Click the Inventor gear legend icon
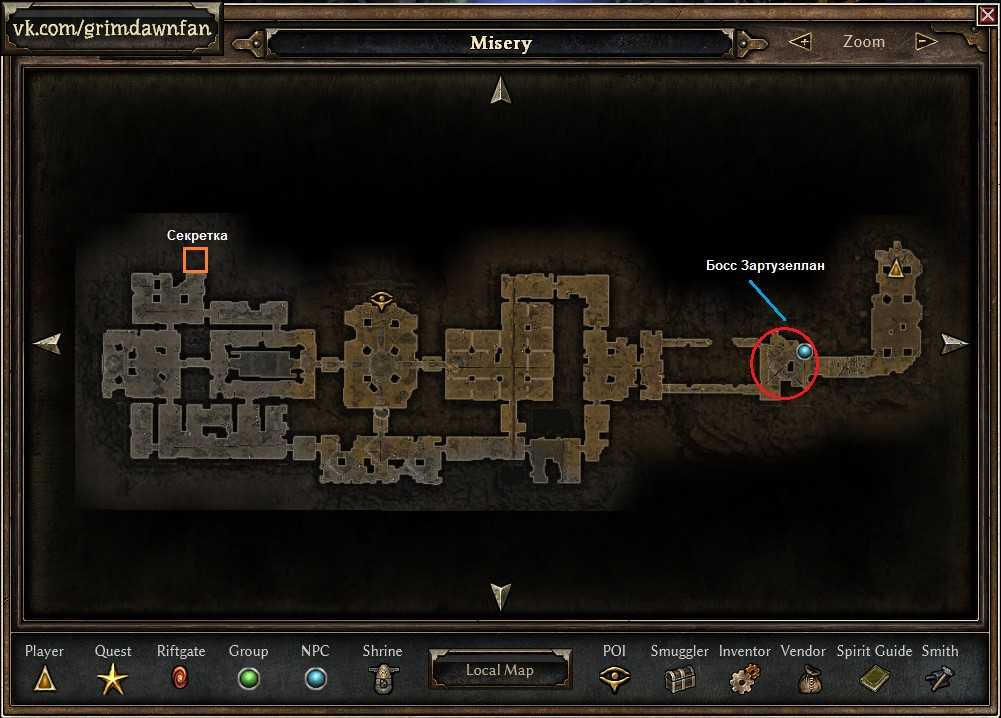1001x718 pixels. [744, 680]
